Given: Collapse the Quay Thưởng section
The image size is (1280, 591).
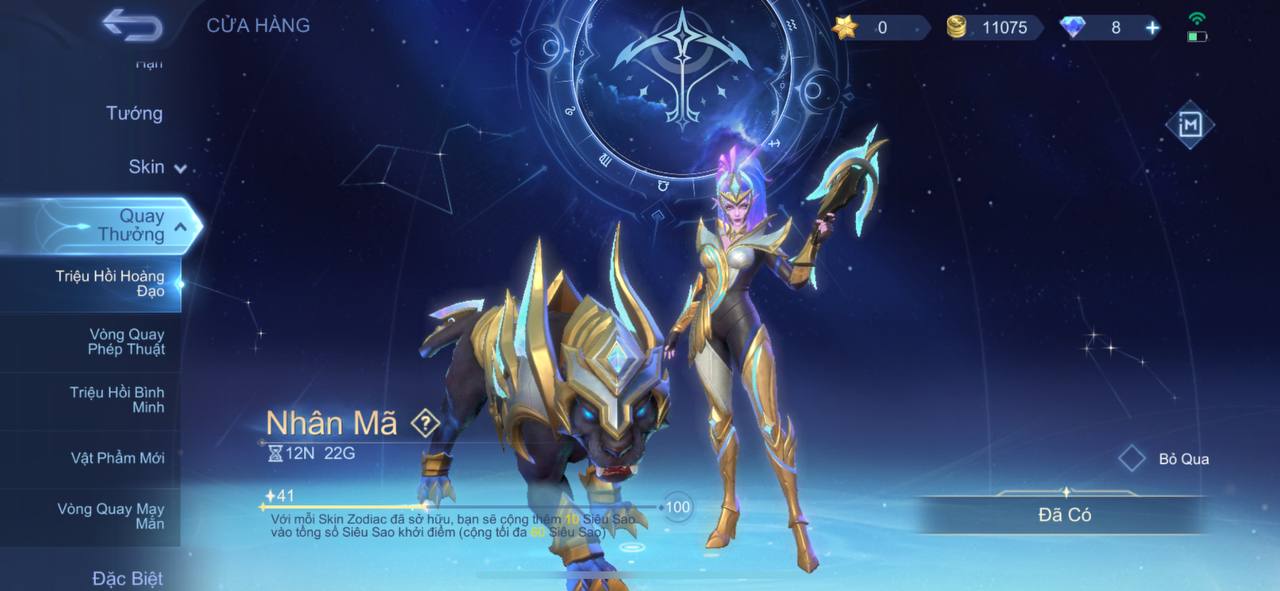Looking at the screenshot, I should [180, 227].
